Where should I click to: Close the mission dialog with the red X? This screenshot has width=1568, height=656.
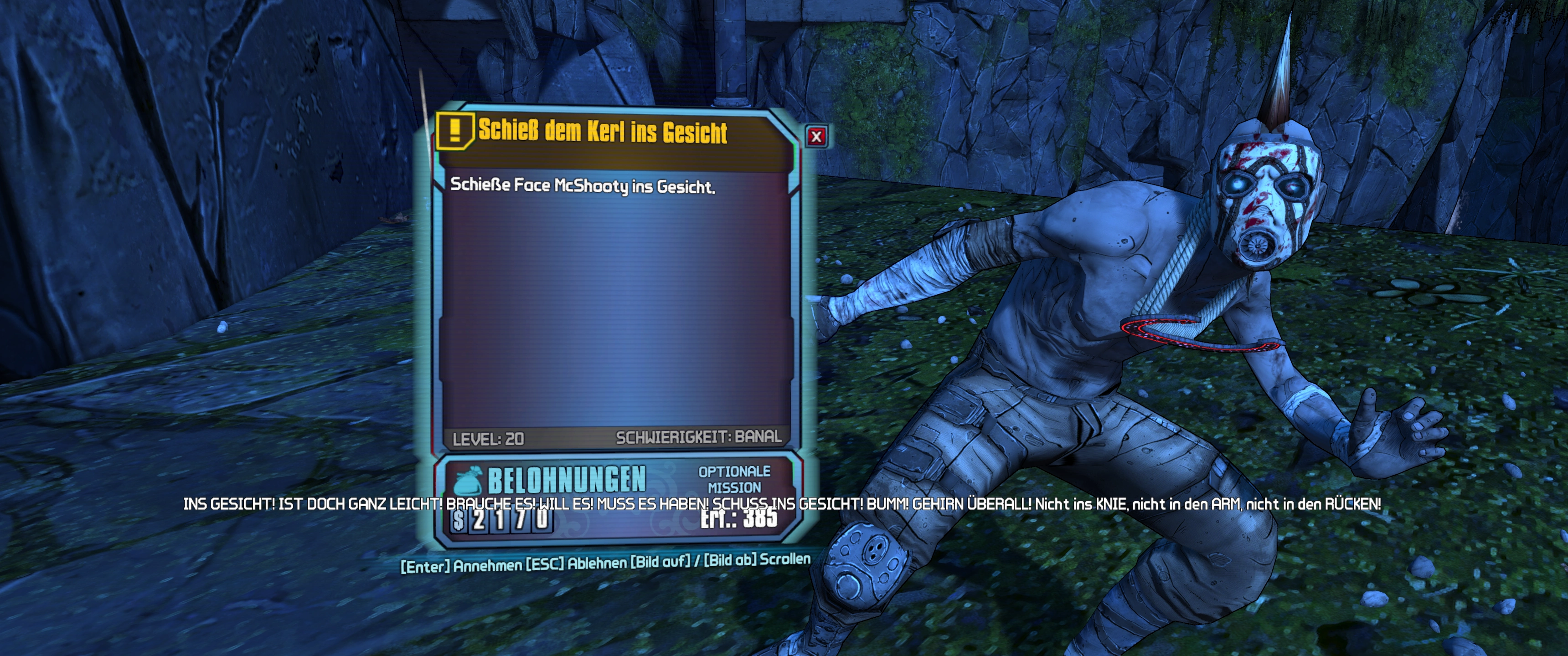(816, 136)
